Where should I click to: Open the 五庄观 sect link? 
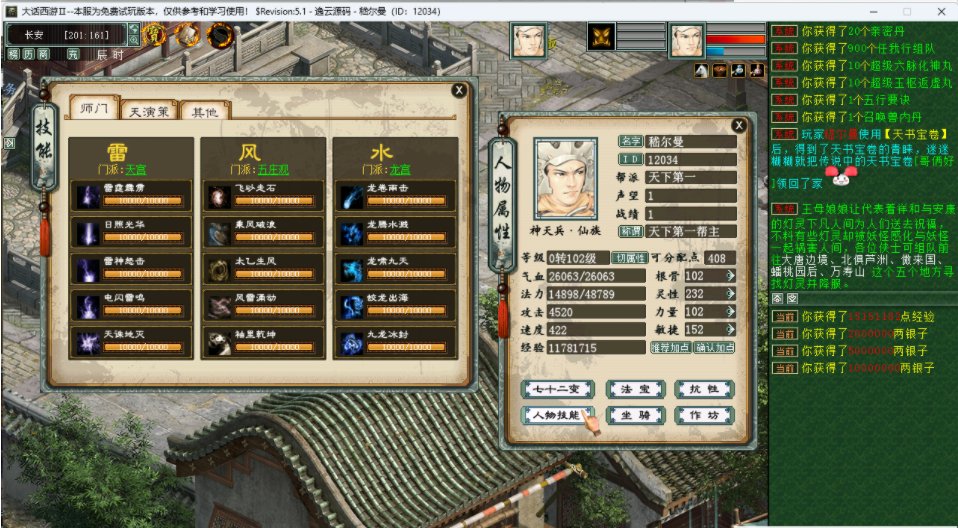[272, 170]
